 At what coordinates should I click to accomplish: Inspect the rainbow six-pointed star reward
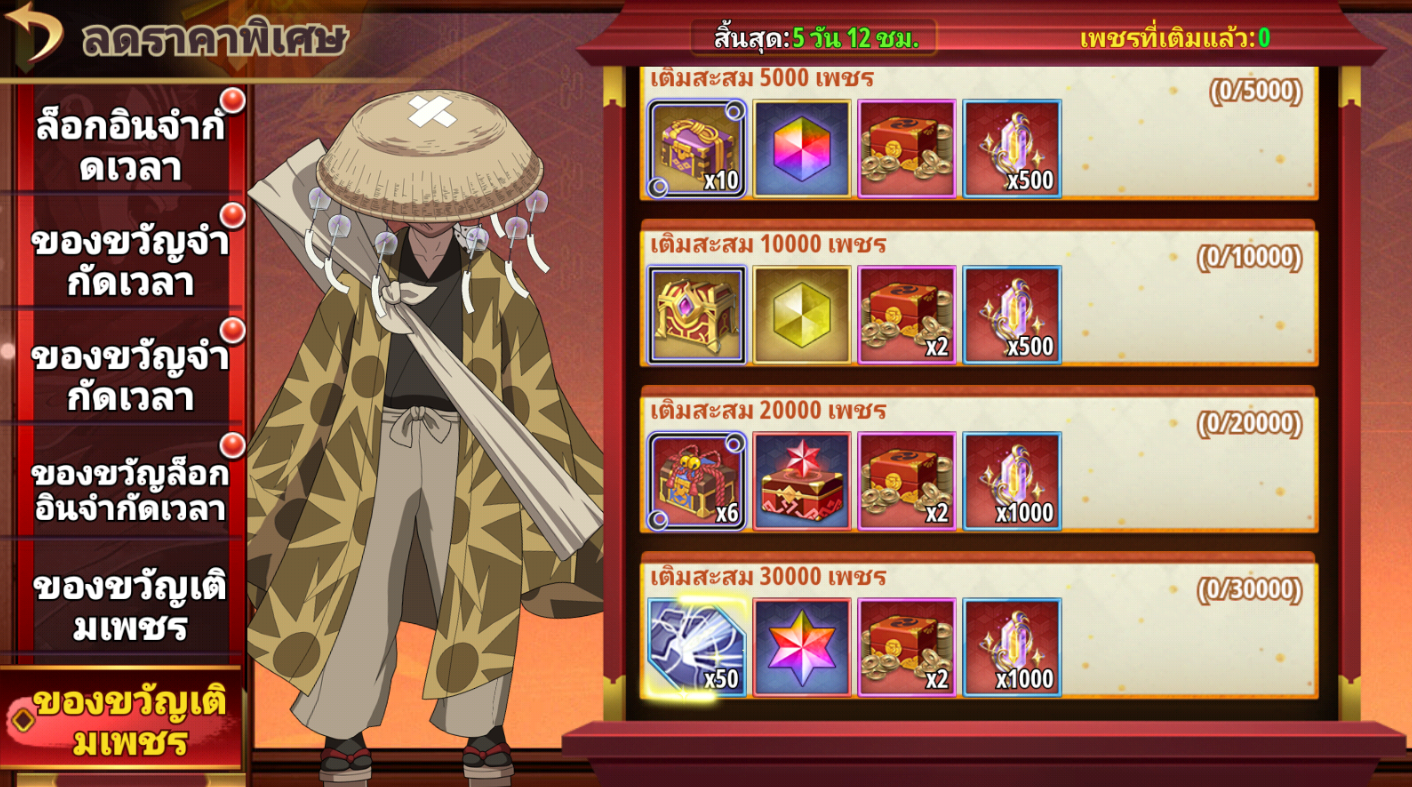(802, 647)
